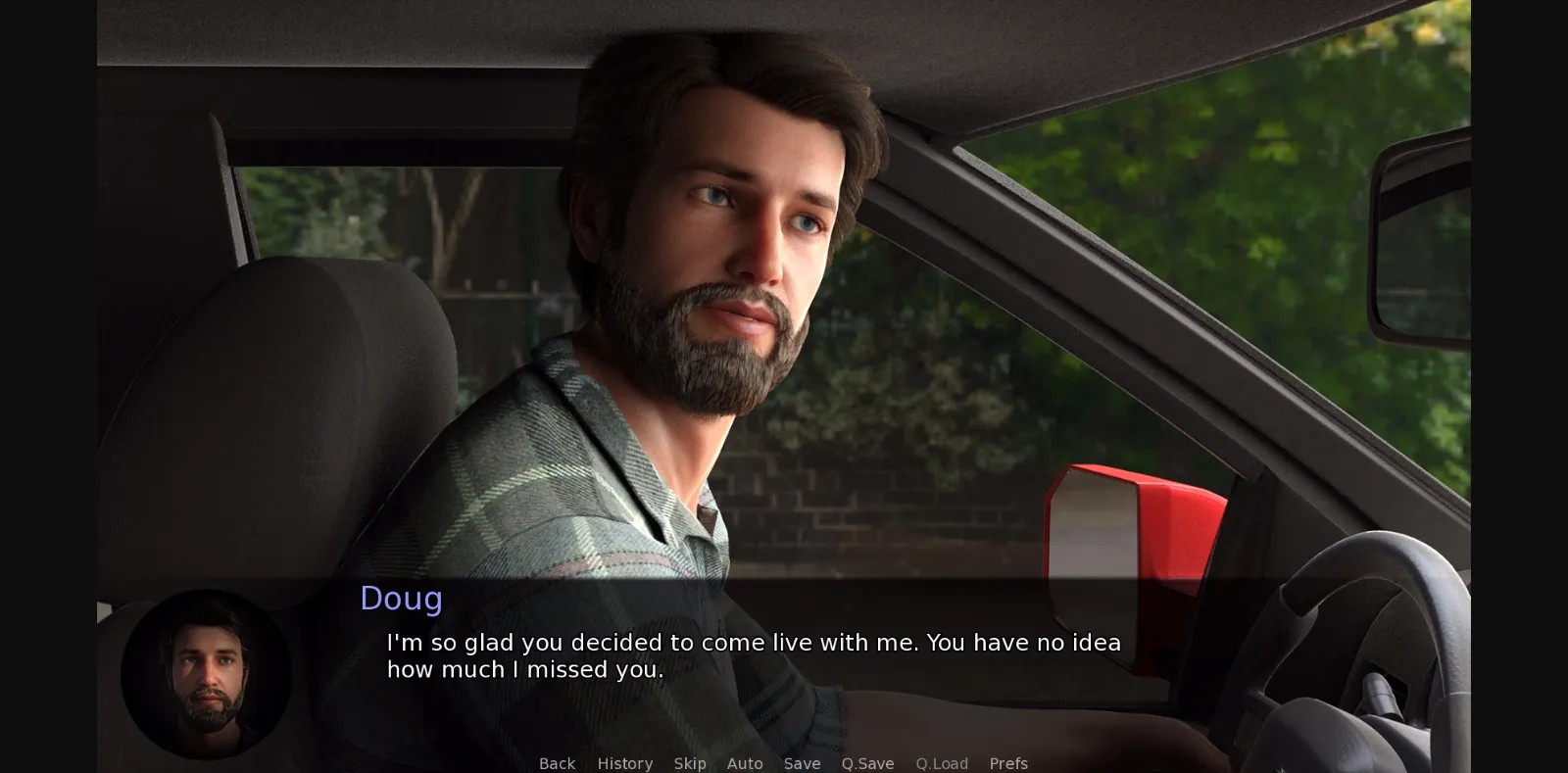Activate Q.Save to quick-save progress
Image resolution: width=1568 pixels, height=773 pixels.
pyautogui.click(x=866, y=763)
